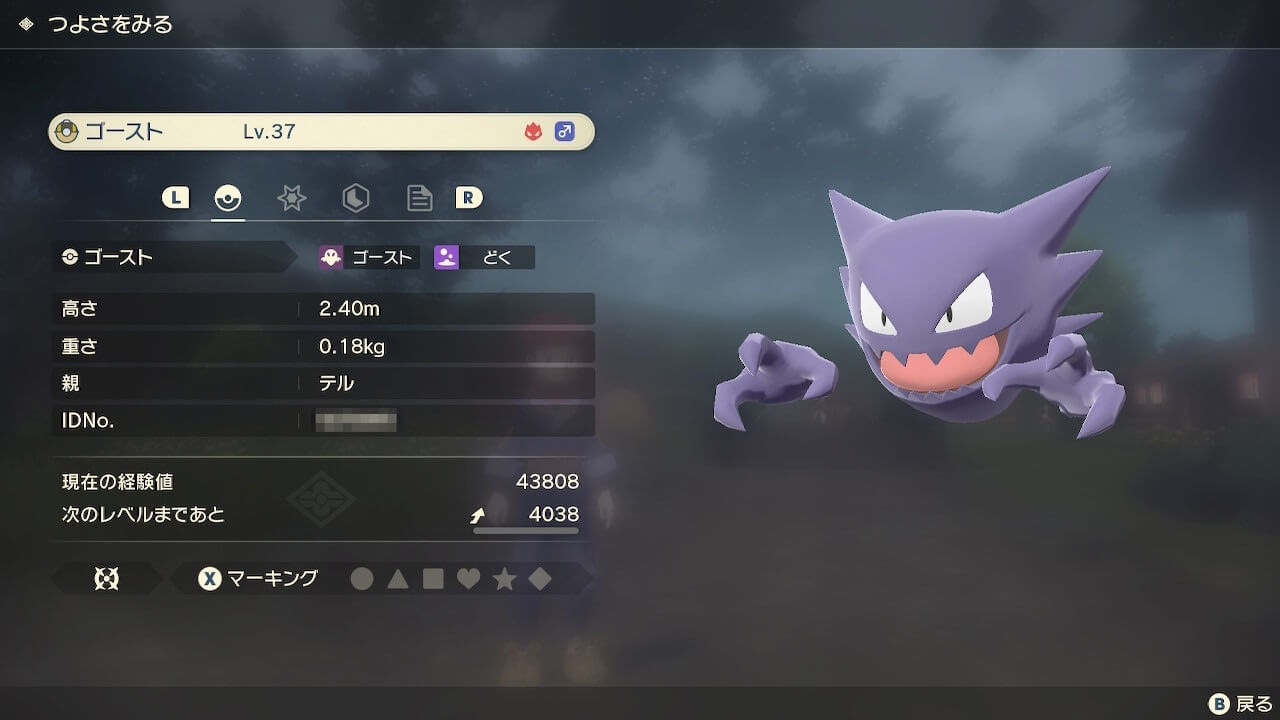Mark with the circle marking

tap(362, 579)
